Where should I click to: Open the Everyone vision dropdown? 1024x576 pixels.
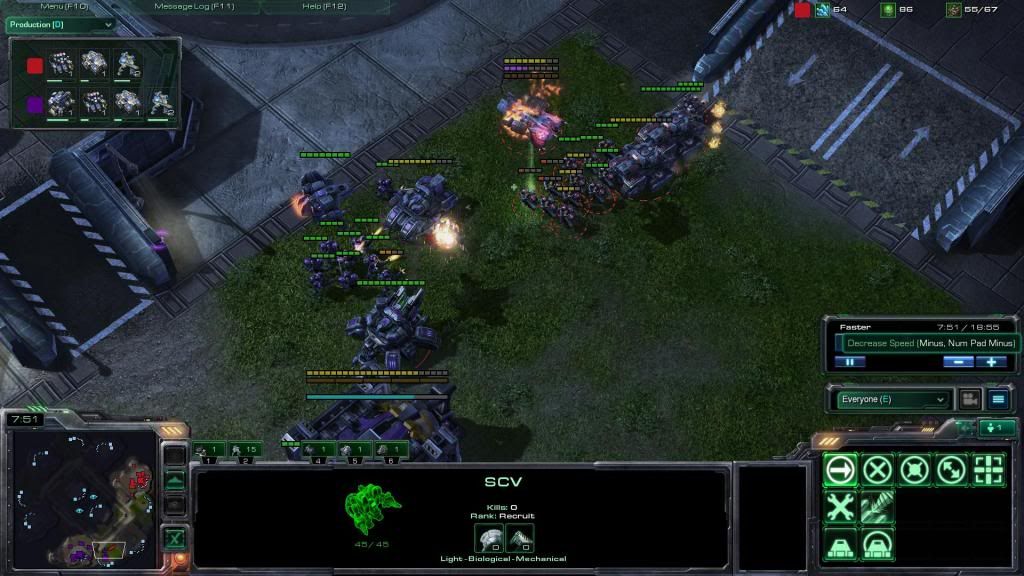point(891,400)
